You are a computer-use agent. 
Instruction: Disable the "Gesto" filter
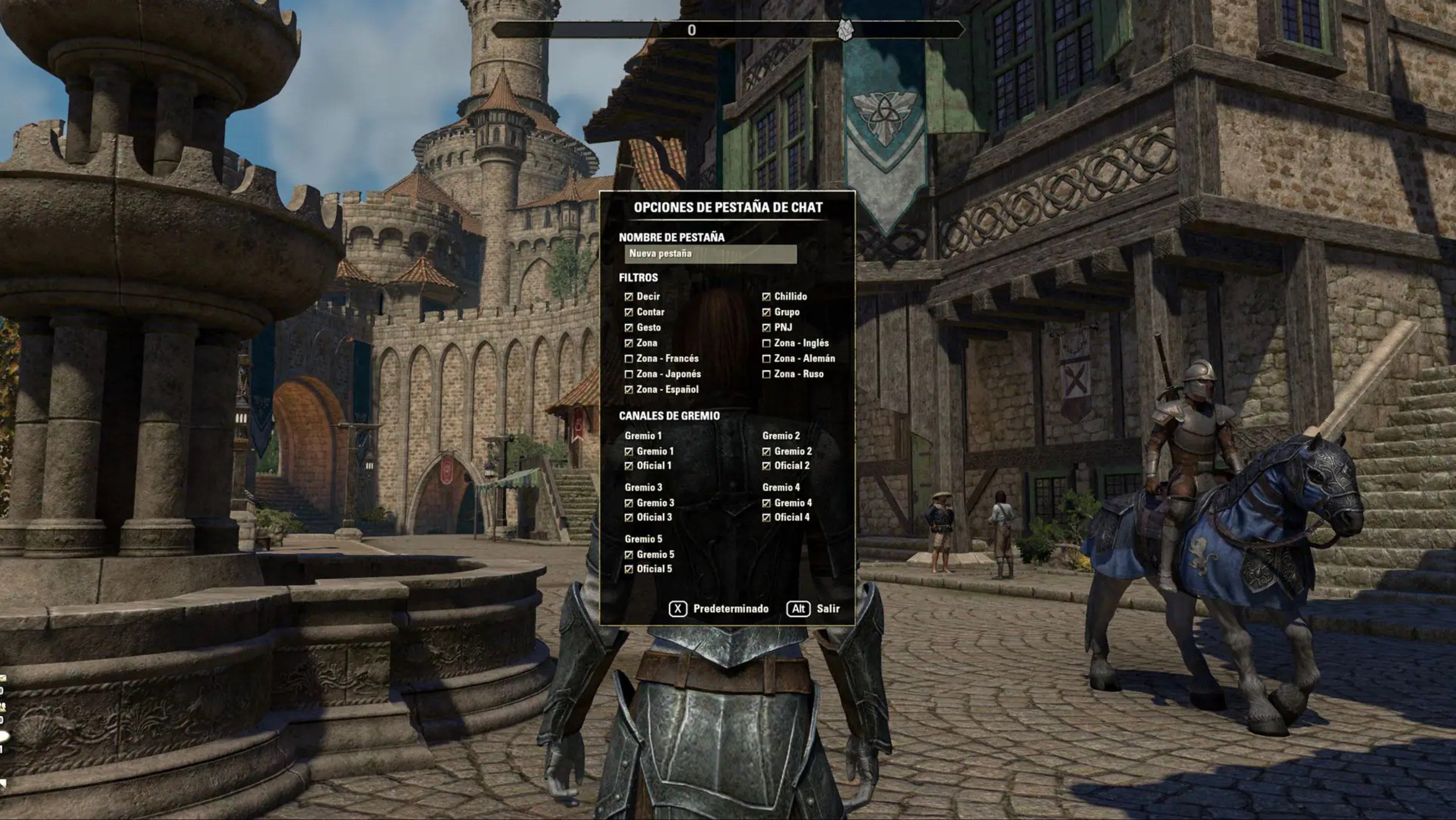tap(629, 327)
